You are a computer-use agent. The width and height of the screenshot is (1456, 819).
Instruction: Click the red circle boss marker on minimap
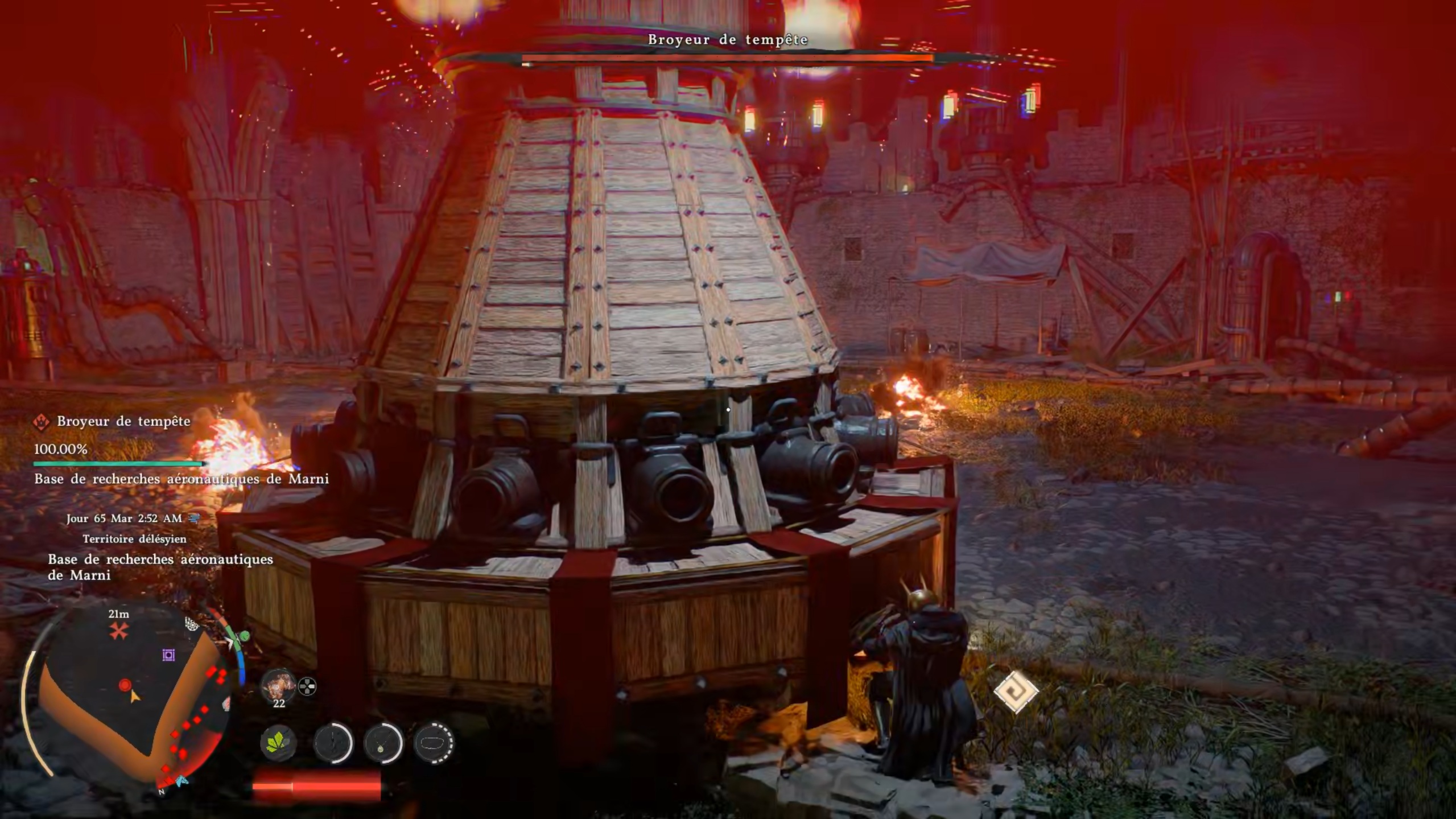pos(125,685)
